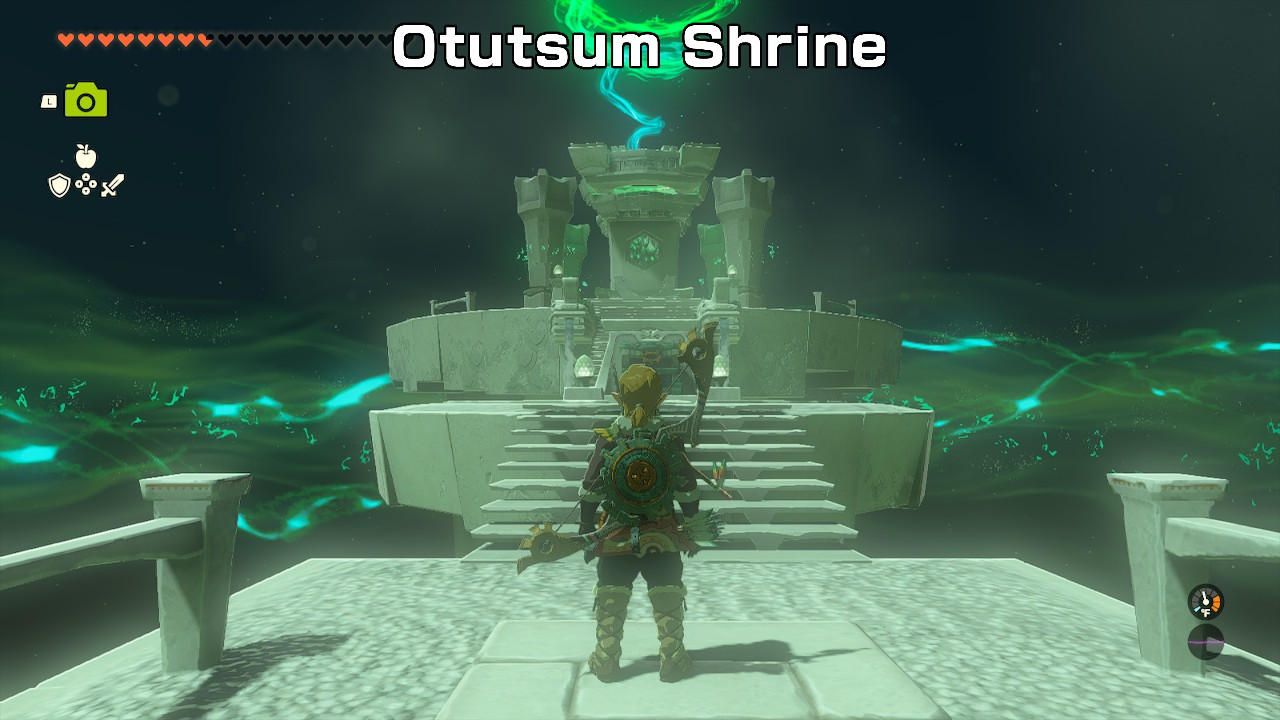This screenshot has width=1280, height=720.
Task: Click the shield defense icon
Action: [60, 186]
